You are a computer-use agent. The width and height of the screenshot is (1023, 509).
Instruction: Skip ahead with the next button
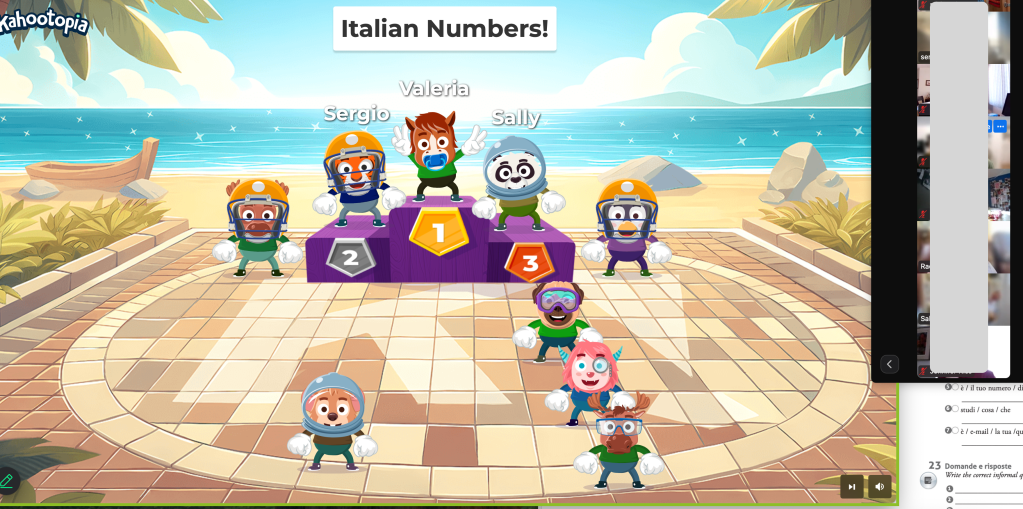click(852, 487)
